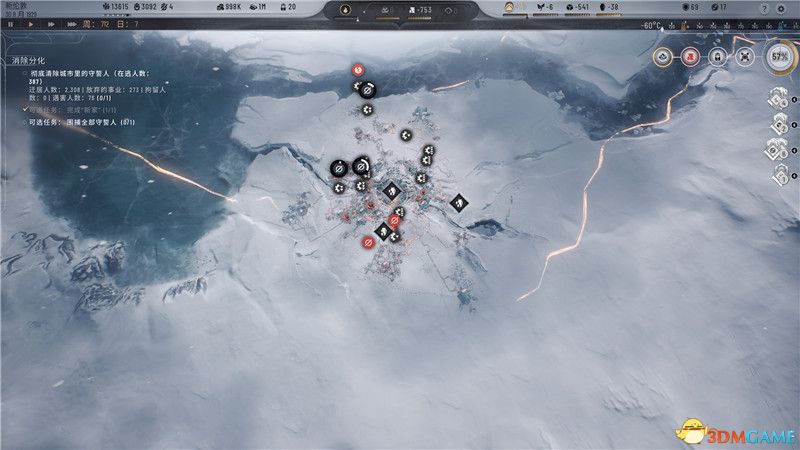Open the arch-shaped round button beside the dial
Viewport: 800px width, 450px height.
717,58
